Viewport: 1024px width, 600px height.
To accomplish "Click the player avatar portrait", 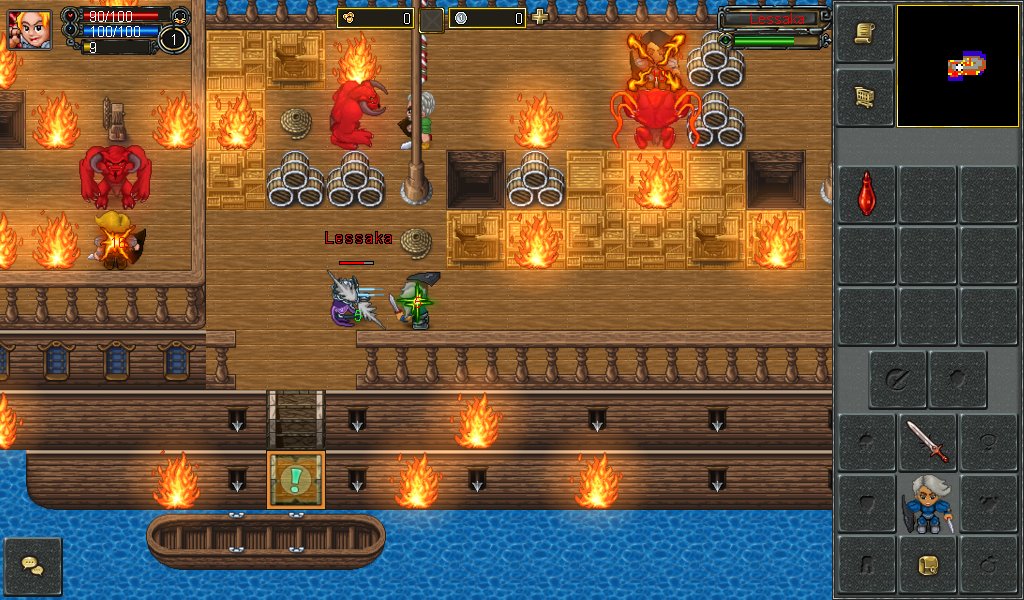I will tap(29, 29).
